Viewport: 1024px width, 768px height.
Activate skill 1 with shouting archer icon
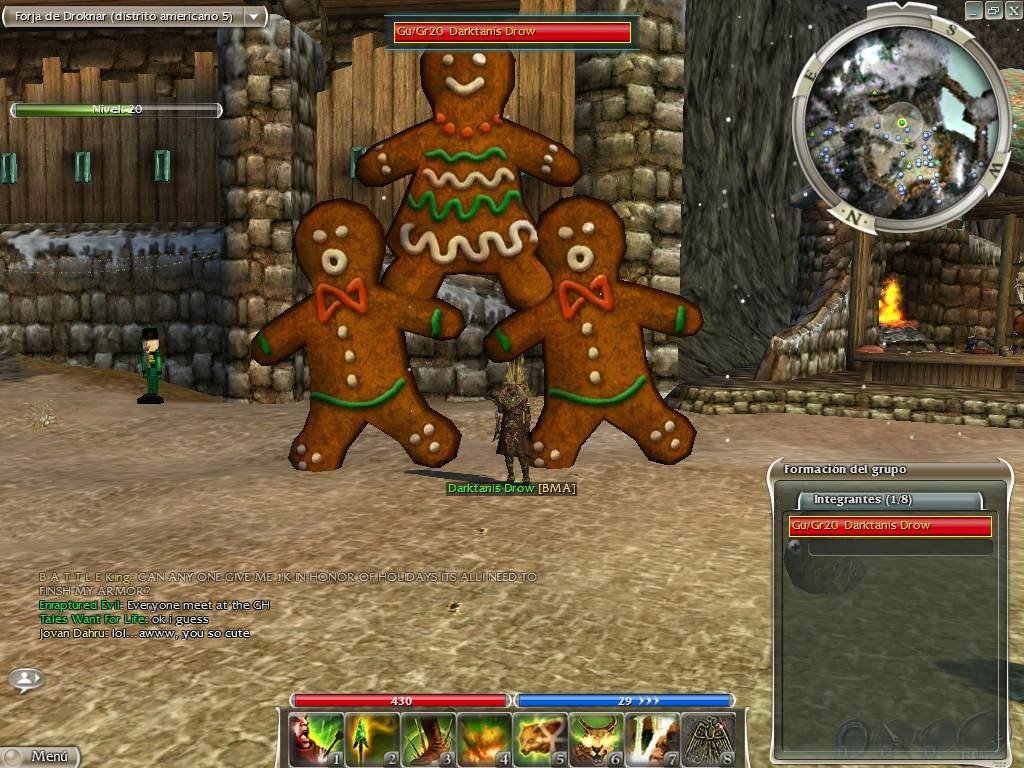click(316, 739)
